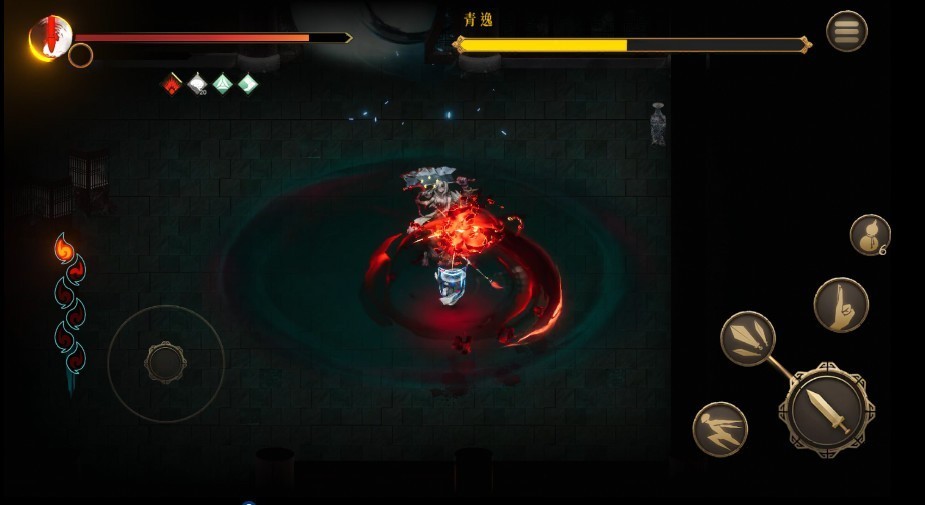Image resolution: width=925 pixels, height=505 pixels.
Task: Throw the flying daggers skill
Action: 747,338
